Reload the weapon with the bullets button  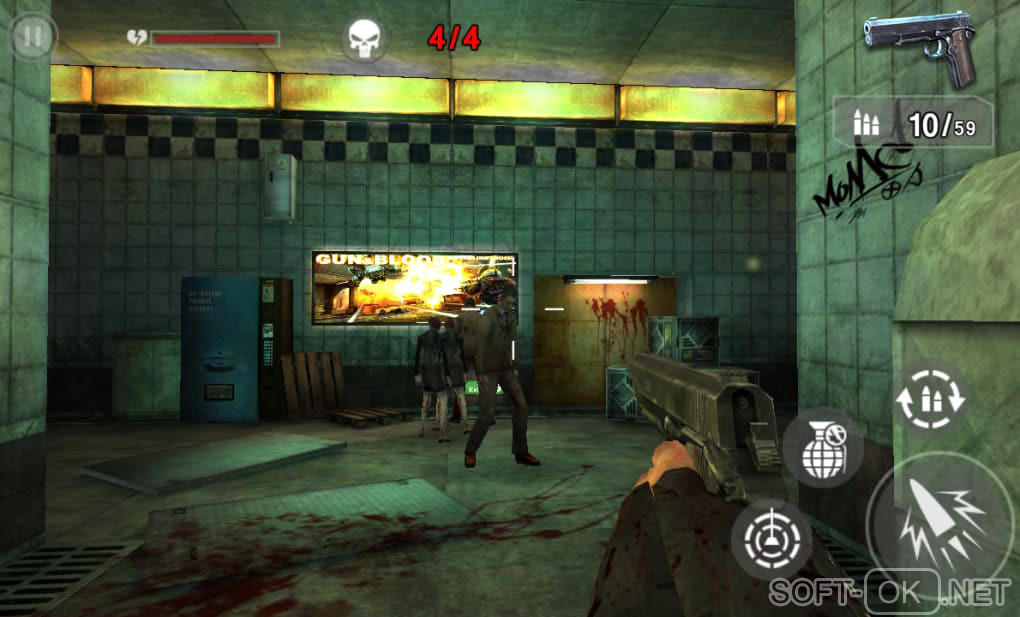[929, 397]
